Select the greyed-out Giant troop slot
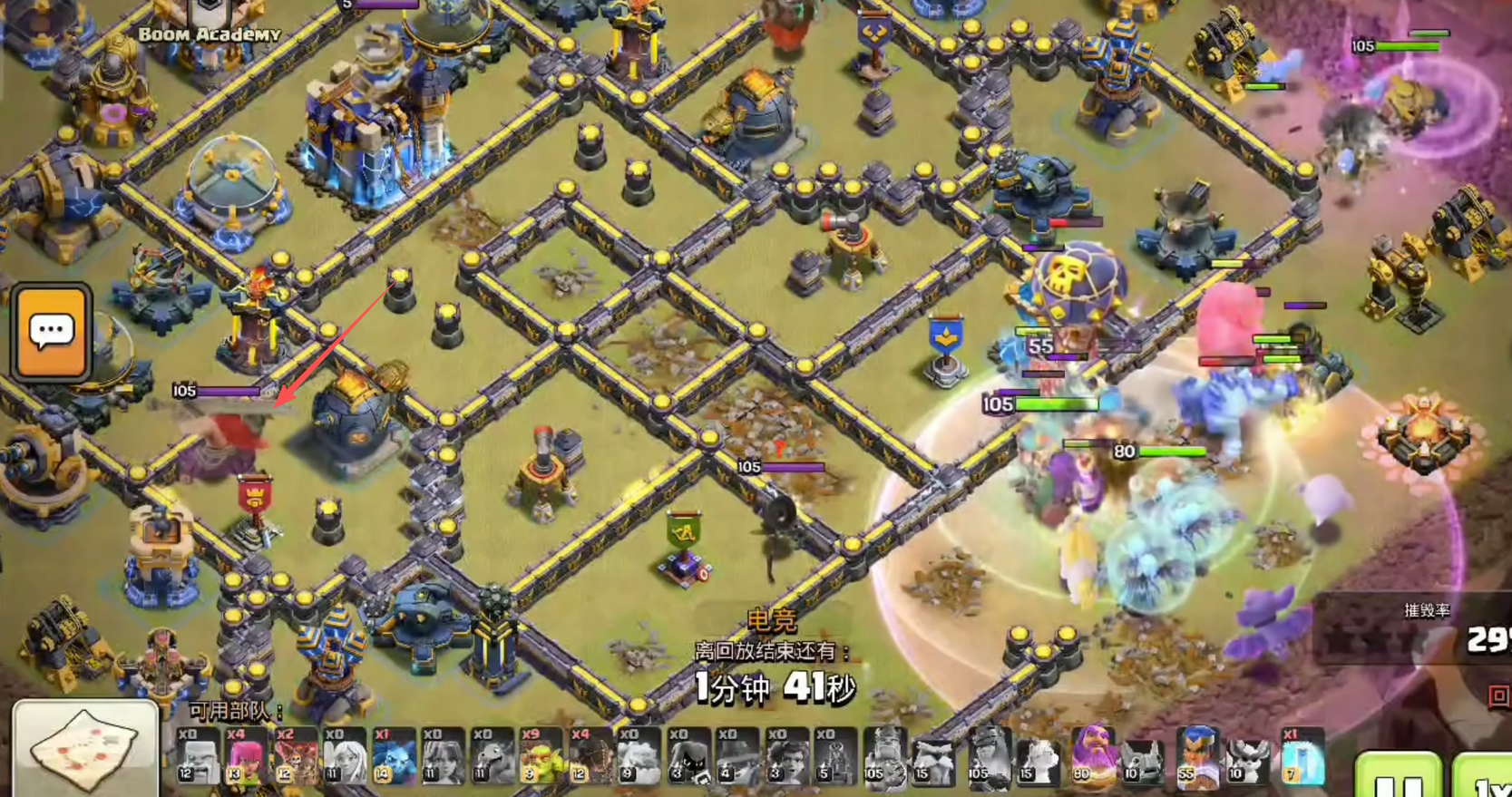Screen dimensions: 1512x797 [x=198, y=755]
